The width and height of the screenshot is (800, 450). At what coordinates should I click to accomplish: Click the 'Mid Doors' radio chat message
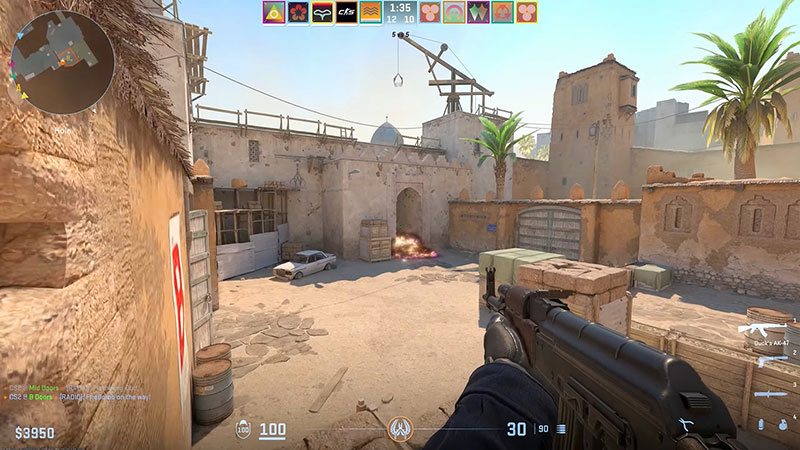click(x=80, y=387)
